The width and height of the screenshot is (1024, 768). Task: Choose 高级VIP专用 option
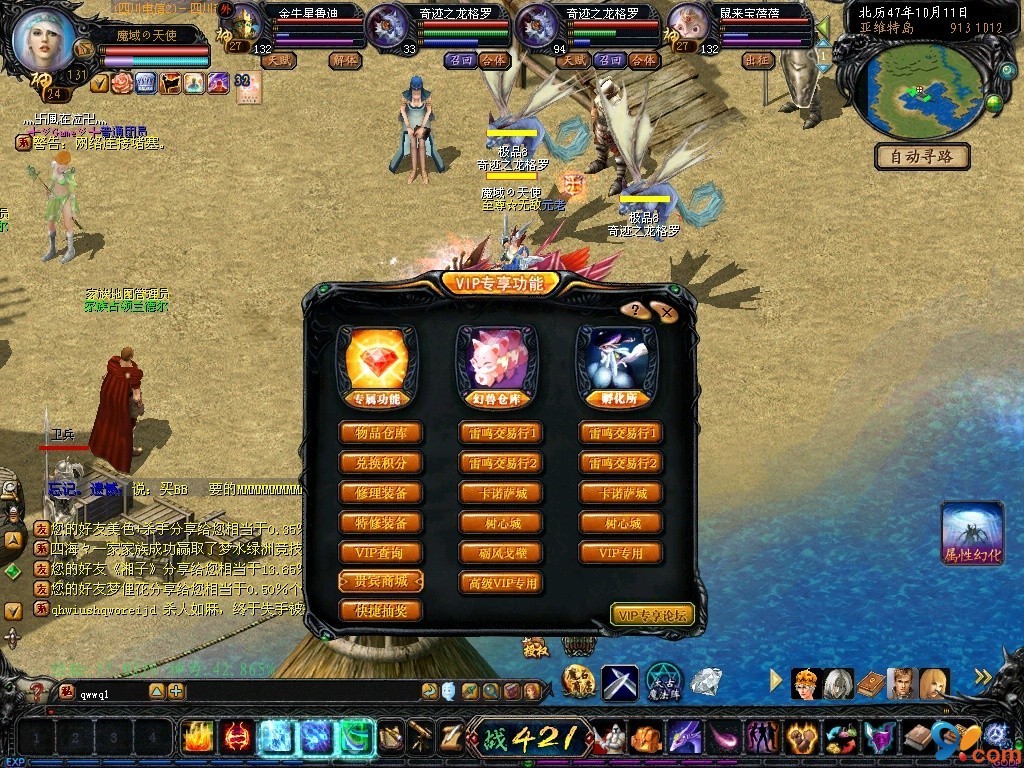pyautogui.click(x=501, y=583)
